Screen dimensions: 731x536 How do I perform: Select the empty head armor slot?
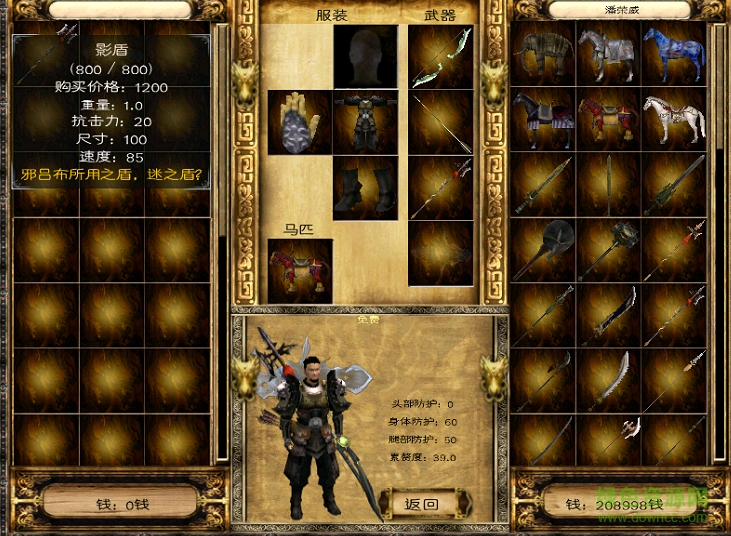pos(365,57)
